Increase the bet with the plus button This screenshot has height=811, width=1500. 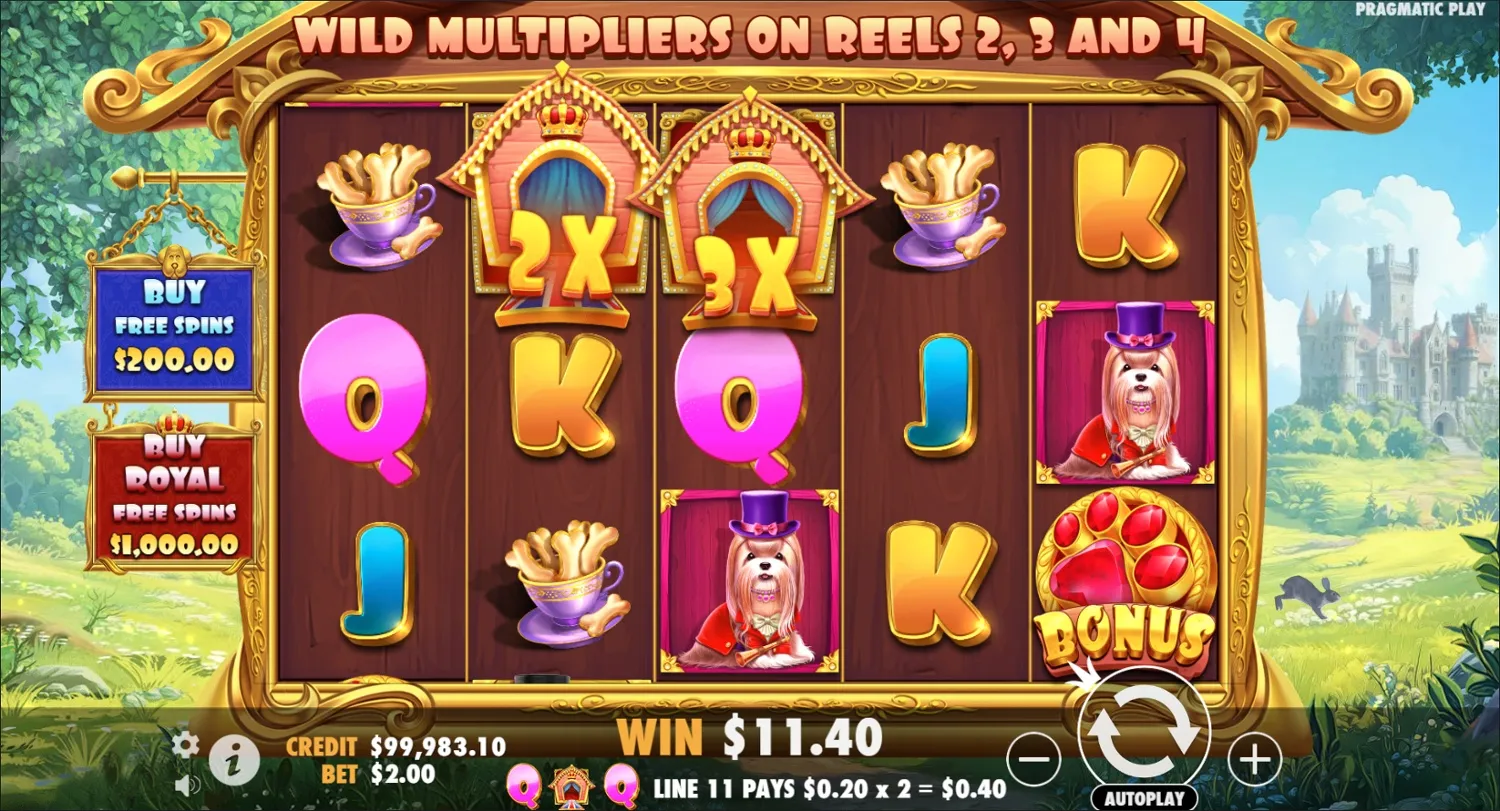pyautogui.click(x=1254, y=761)
